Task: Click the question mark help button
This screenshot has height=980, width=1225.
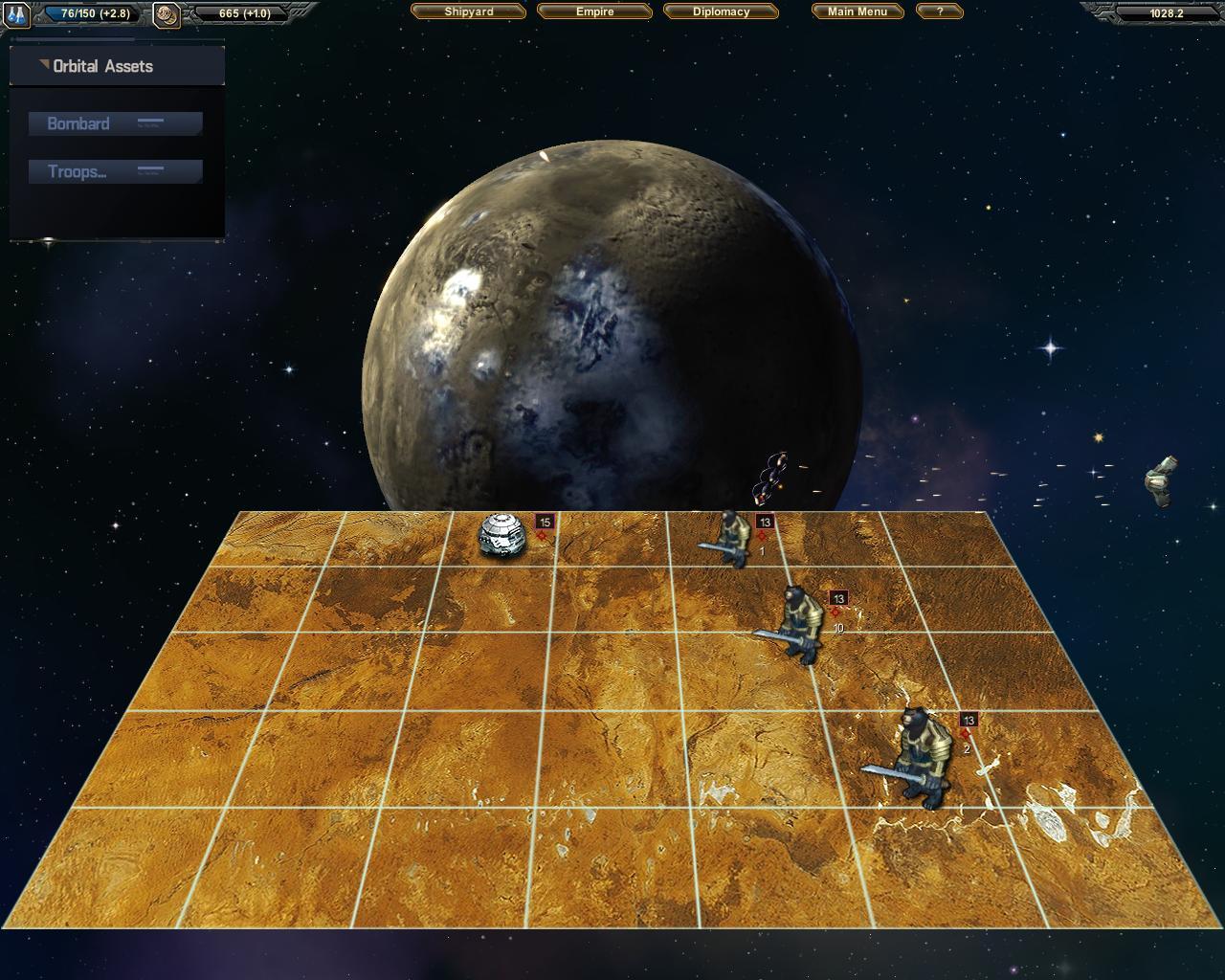Action: click(939, 11)
